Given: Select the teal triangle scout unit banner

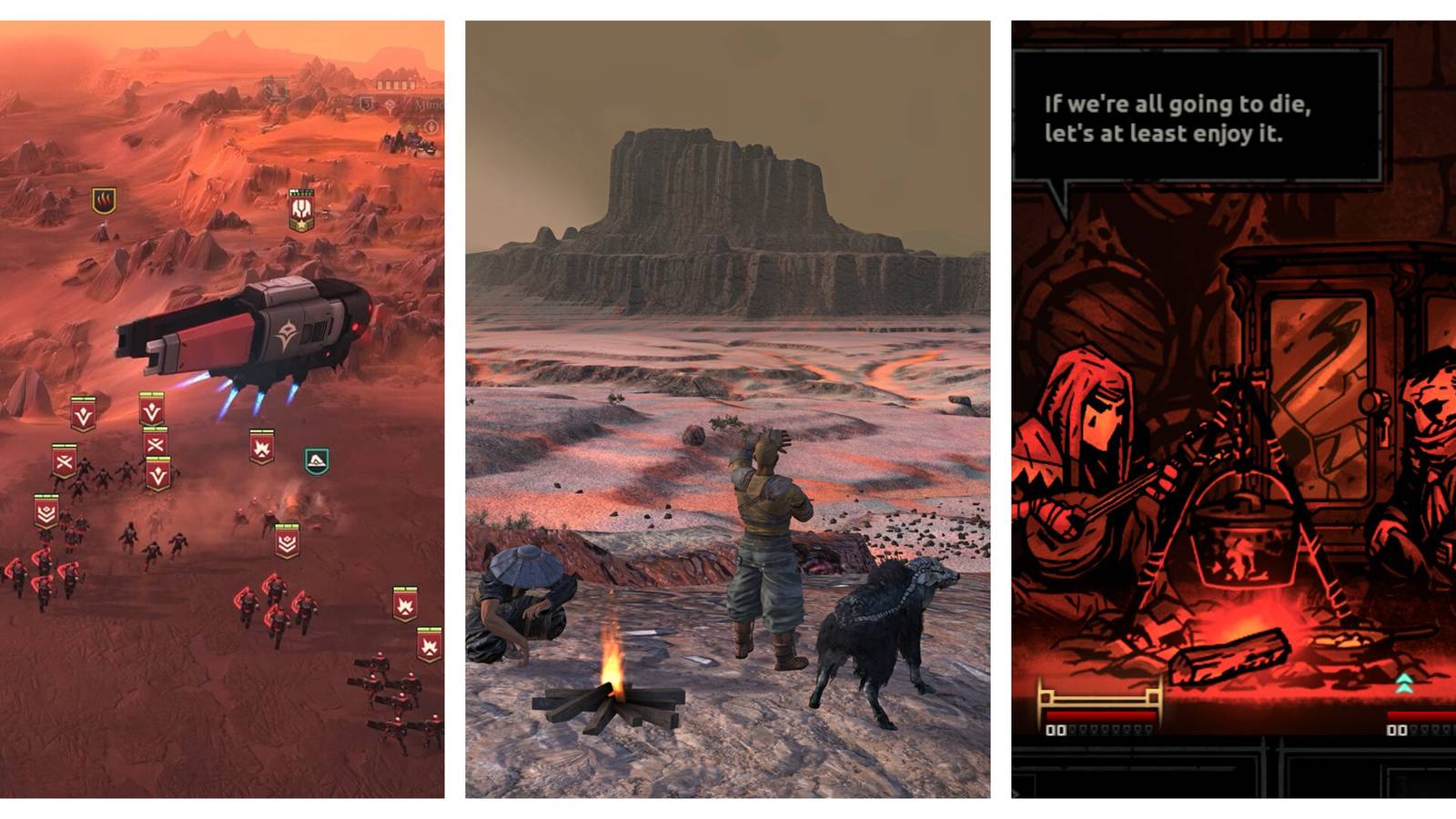Looking at the screenshot, I should tap(317, 460).
